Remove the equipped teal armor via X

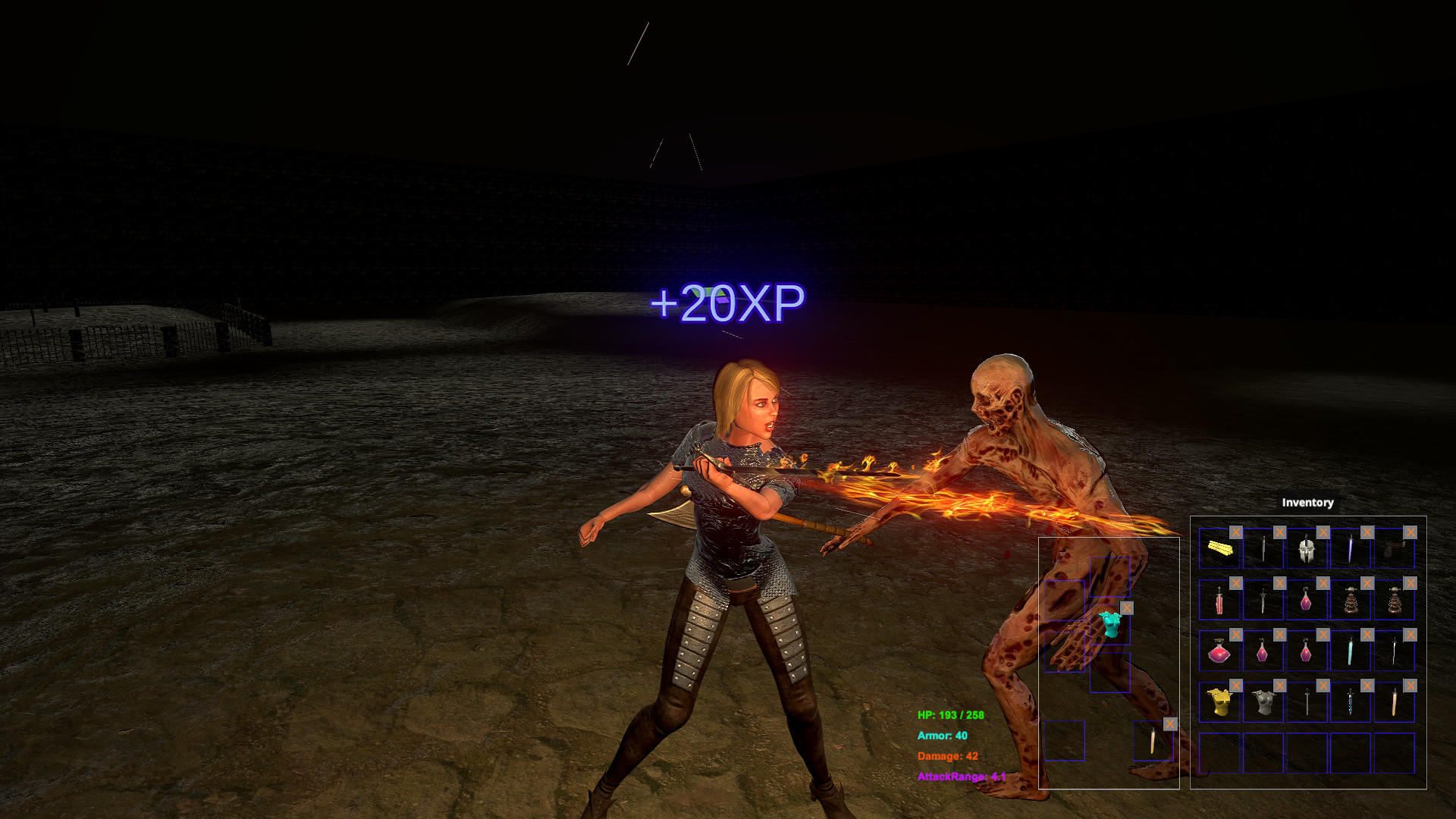1127,607
